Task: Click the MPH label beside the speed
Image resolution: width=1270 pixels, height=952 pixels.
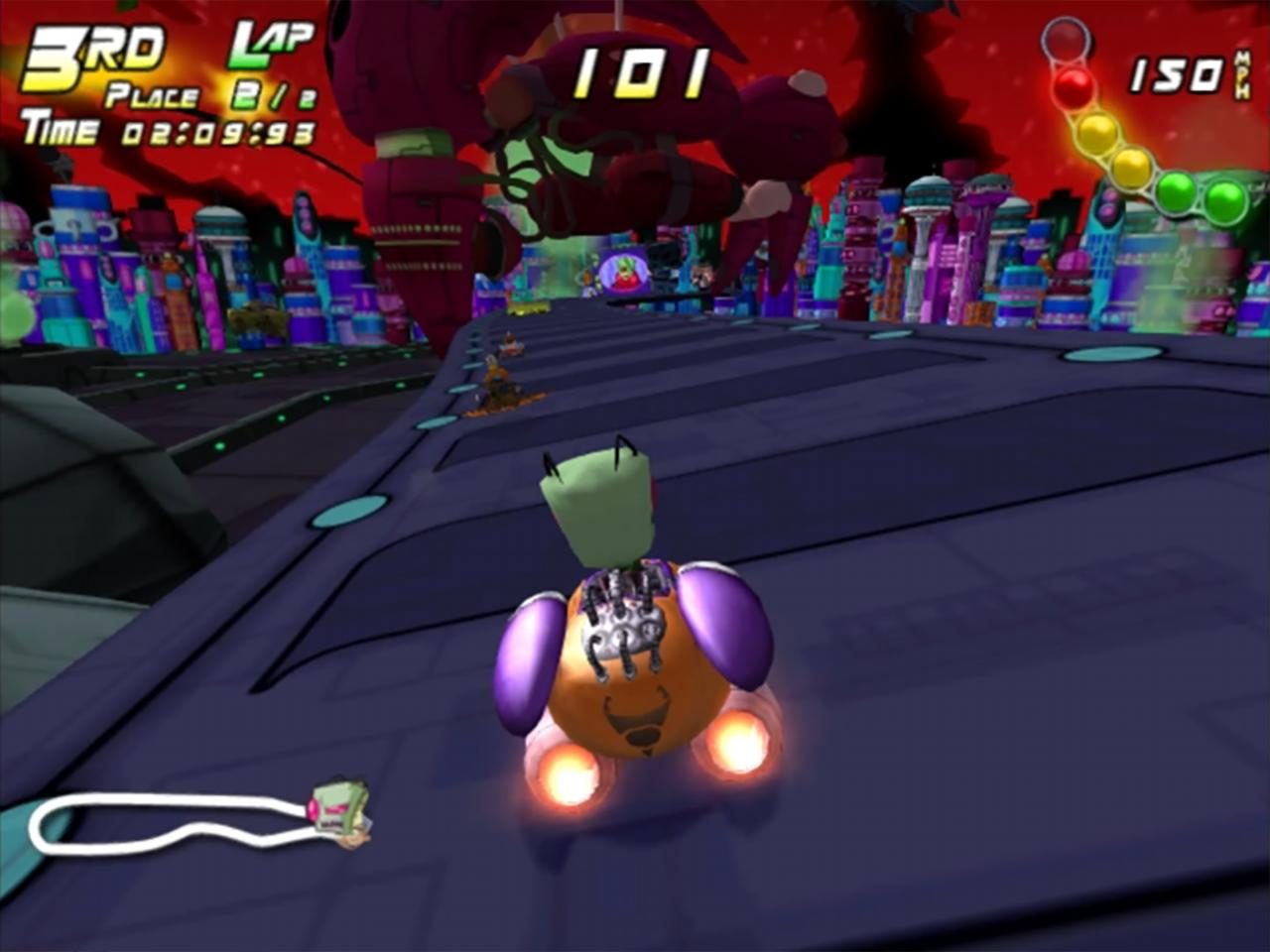Action: coord(1241,75)
